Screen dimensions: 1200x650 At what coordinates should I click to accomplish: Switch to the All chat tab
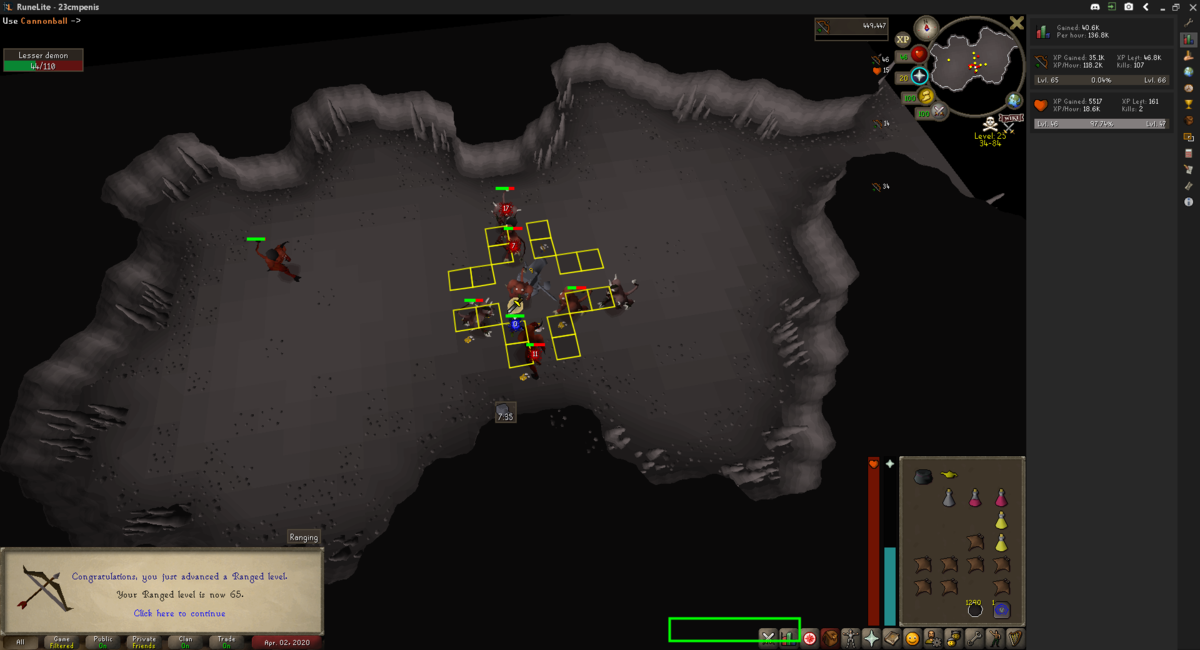click(x=20, y=641)
